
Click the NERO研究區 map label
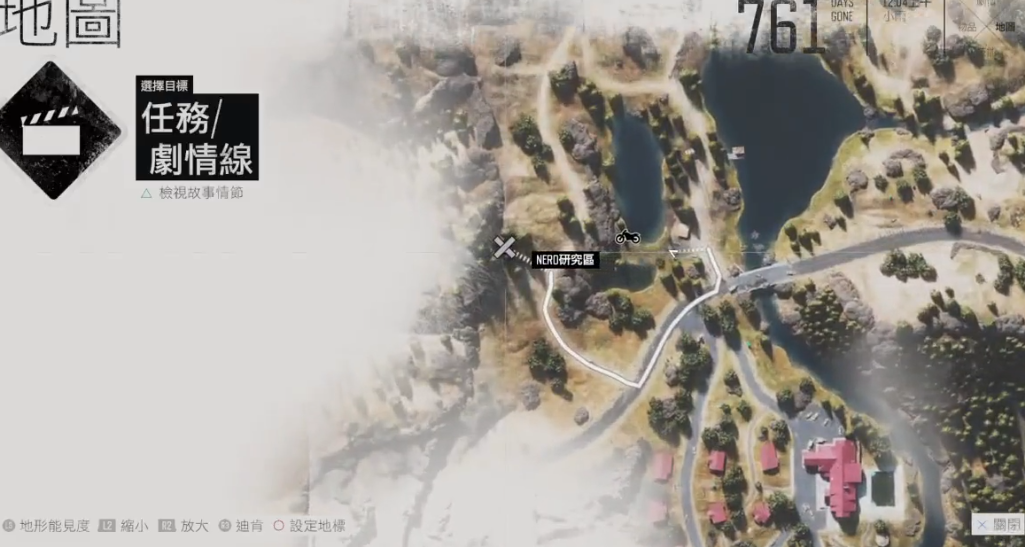(565, 260)
